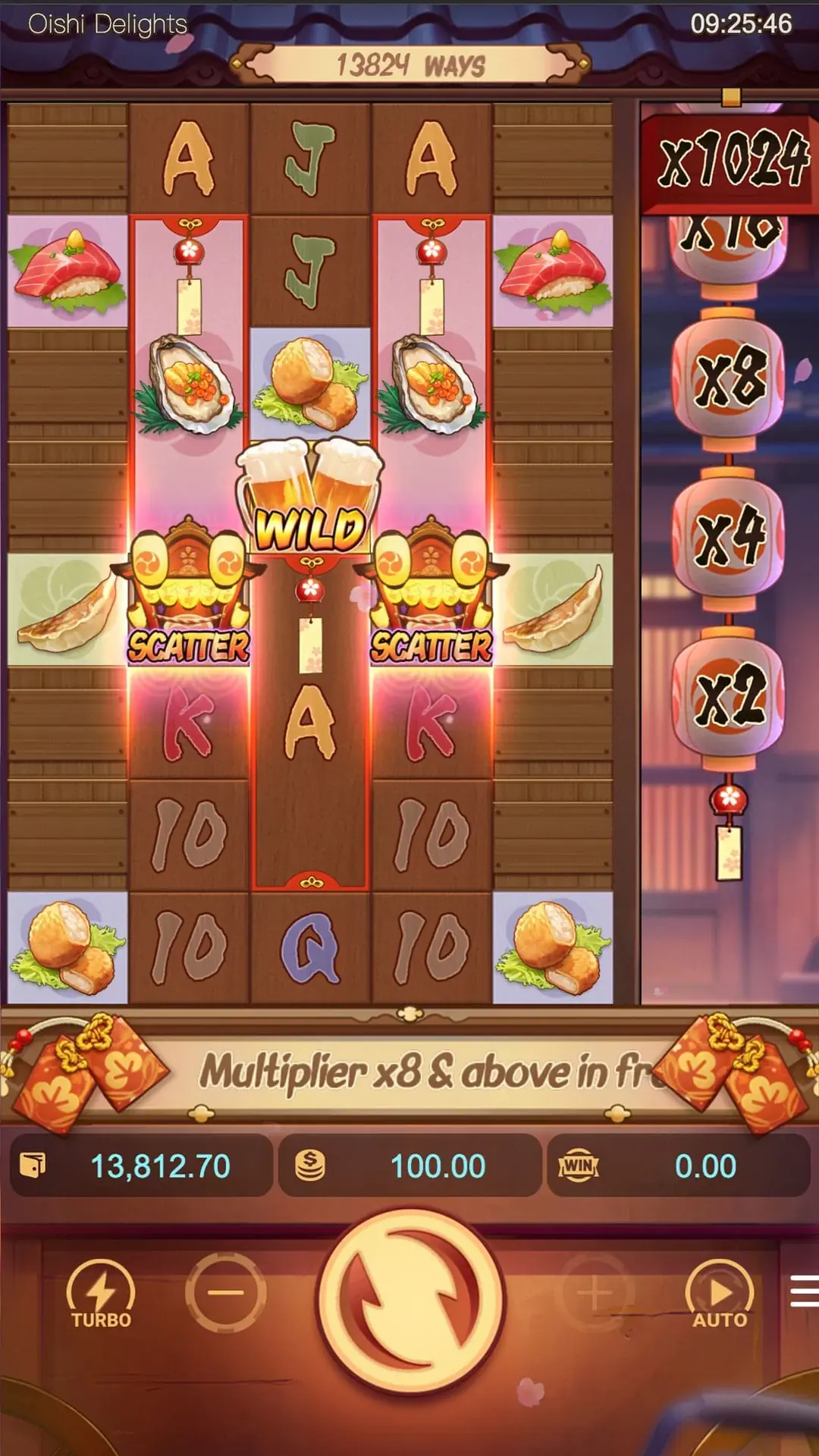
Task: Open the win amount panel
Action: point(678,1166)
